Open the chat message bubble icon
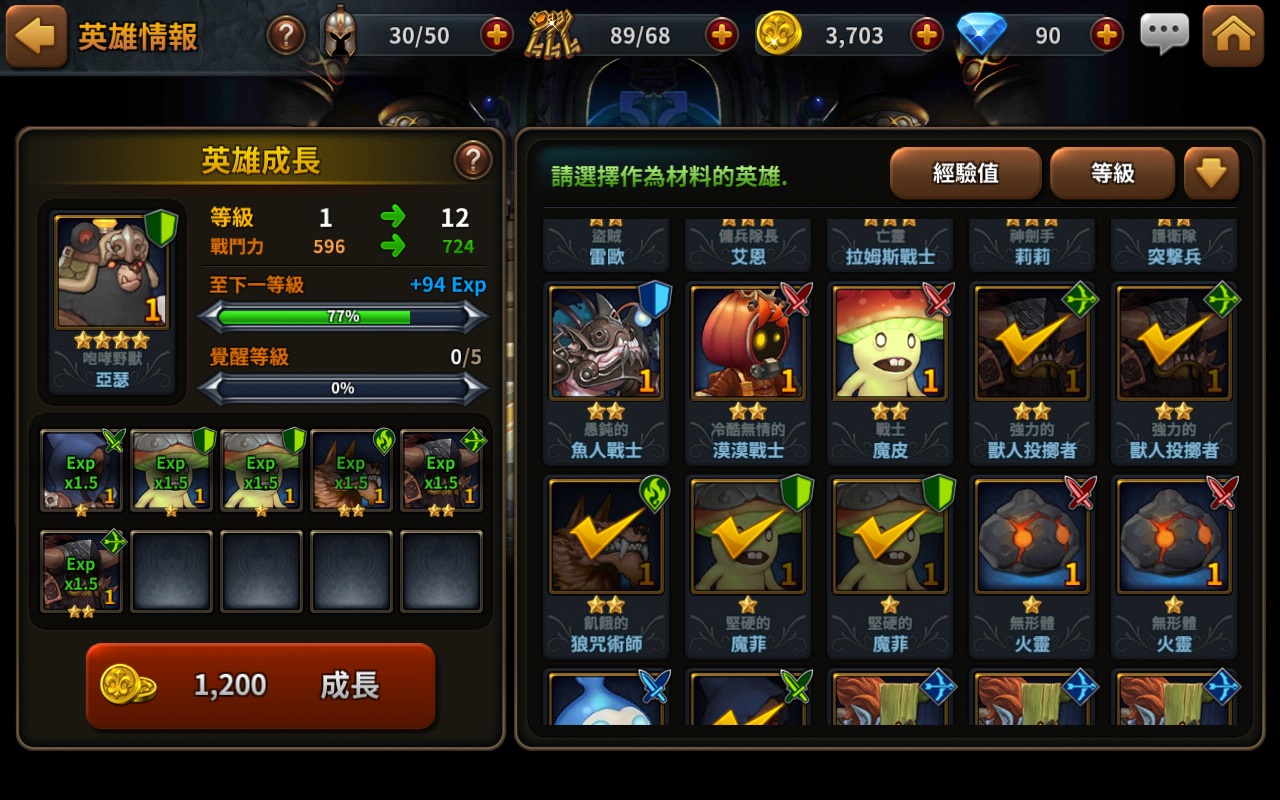1280x800 pixels. click(1163, 33)
